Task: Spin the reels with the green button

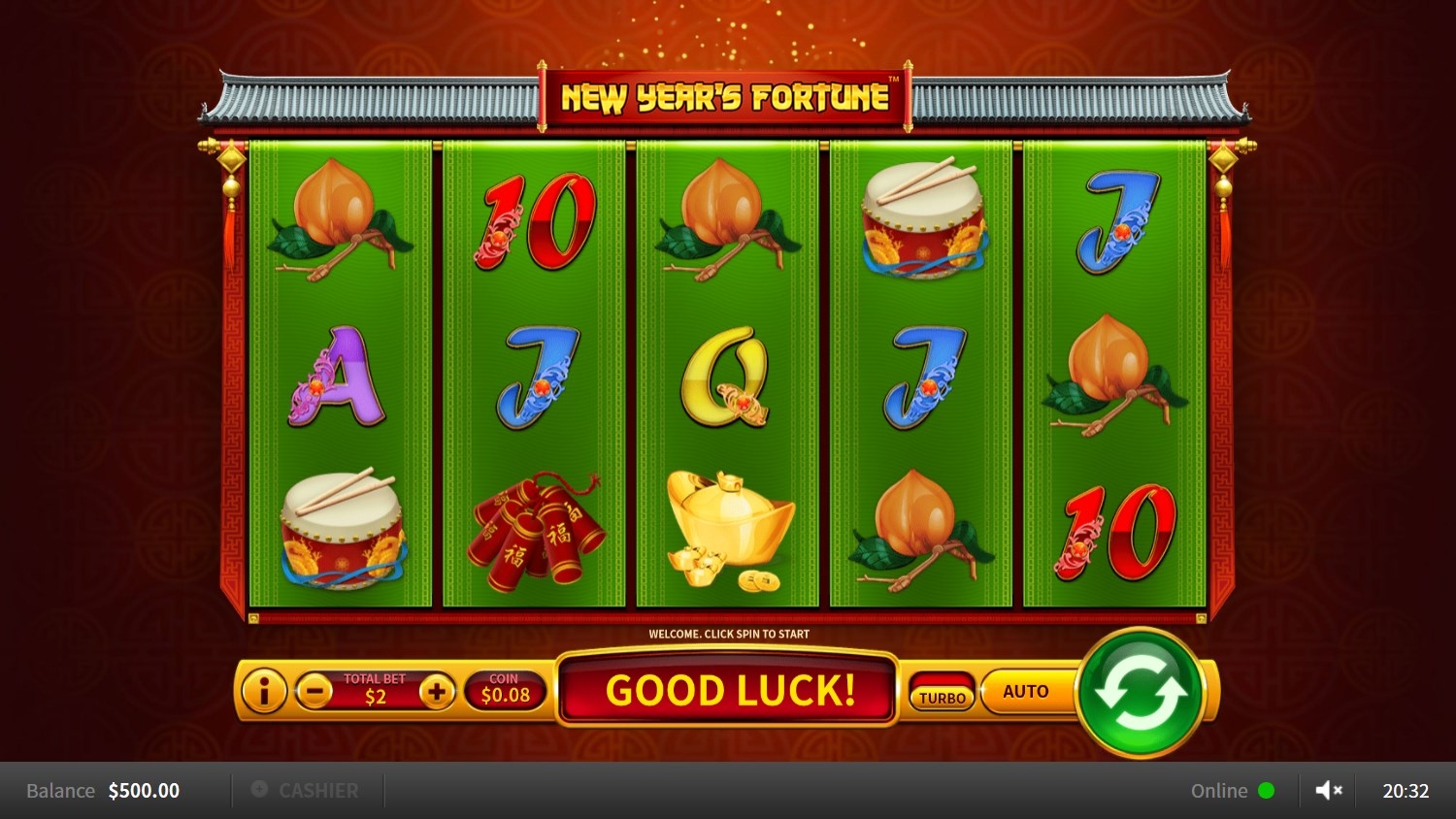Action: [1141, 692]
